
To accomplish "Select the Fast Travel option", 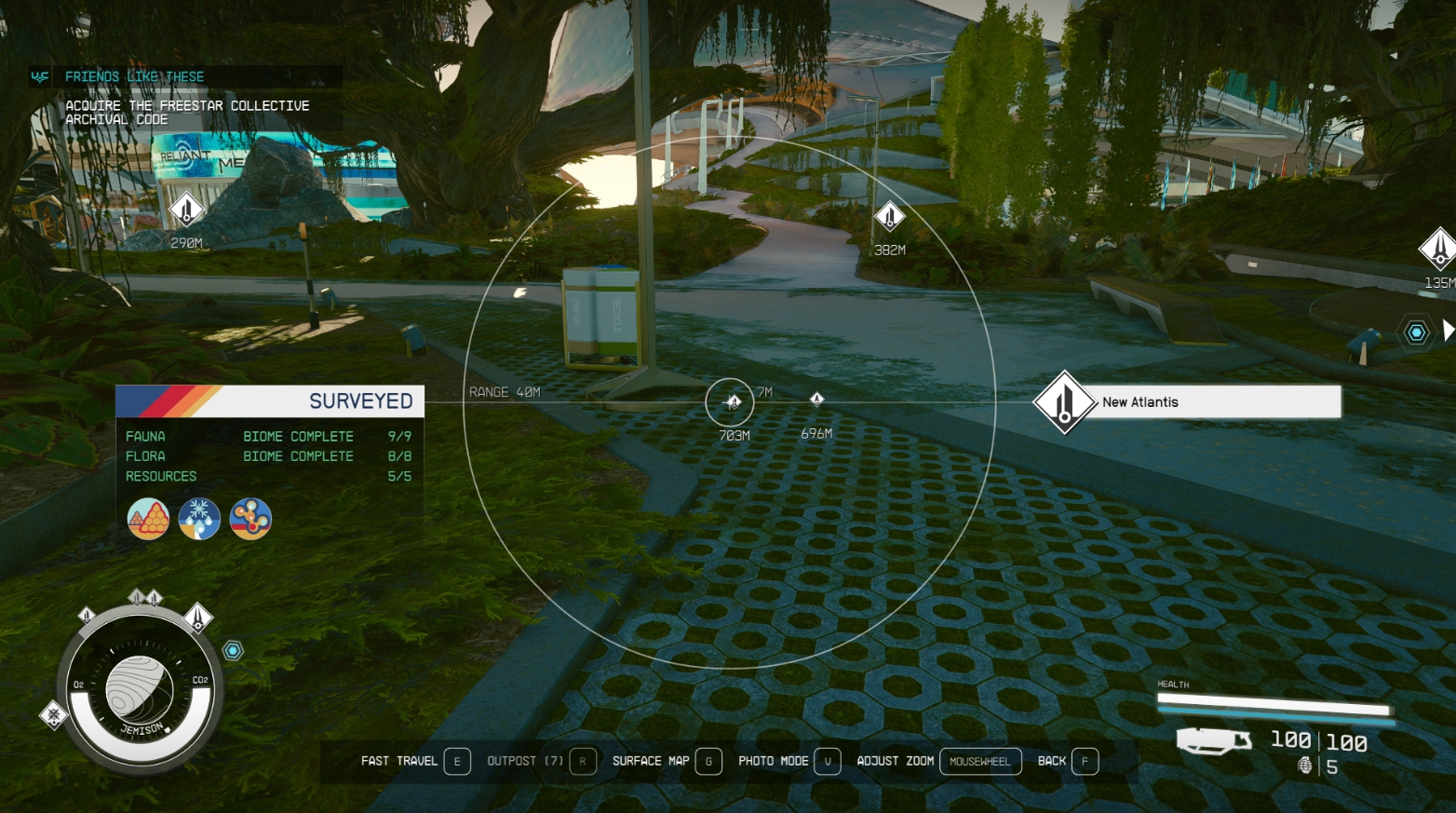I will [x=415, y=761].
